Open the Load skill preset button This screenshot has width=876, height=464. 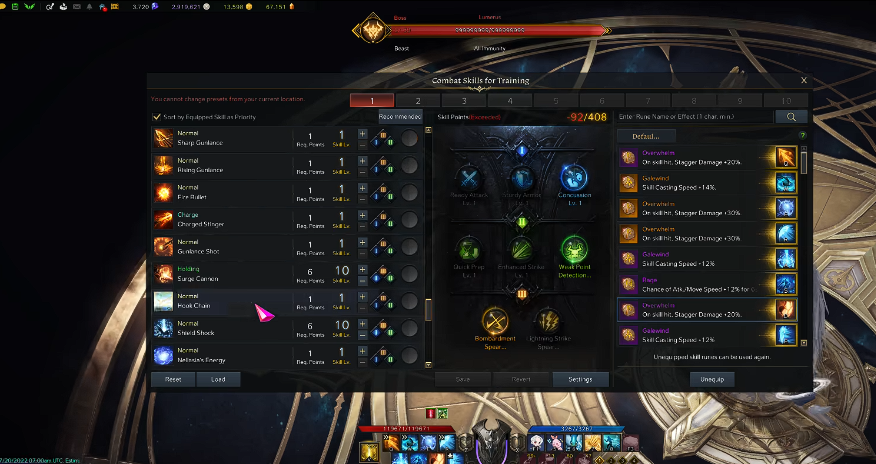(x=218, y=379)
